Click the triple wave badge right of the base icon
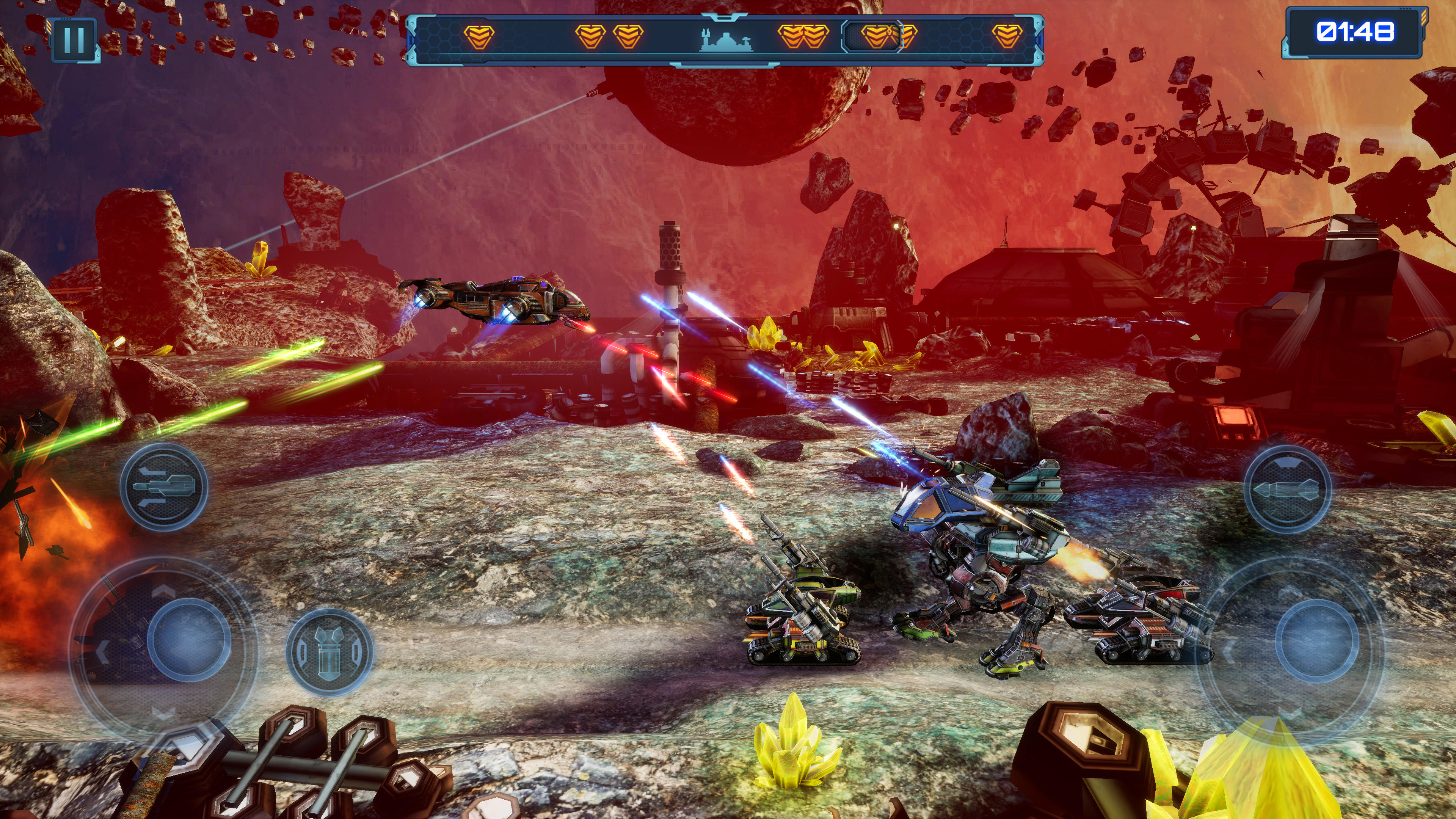1456x819 pixels. click(x=803, y=37)
